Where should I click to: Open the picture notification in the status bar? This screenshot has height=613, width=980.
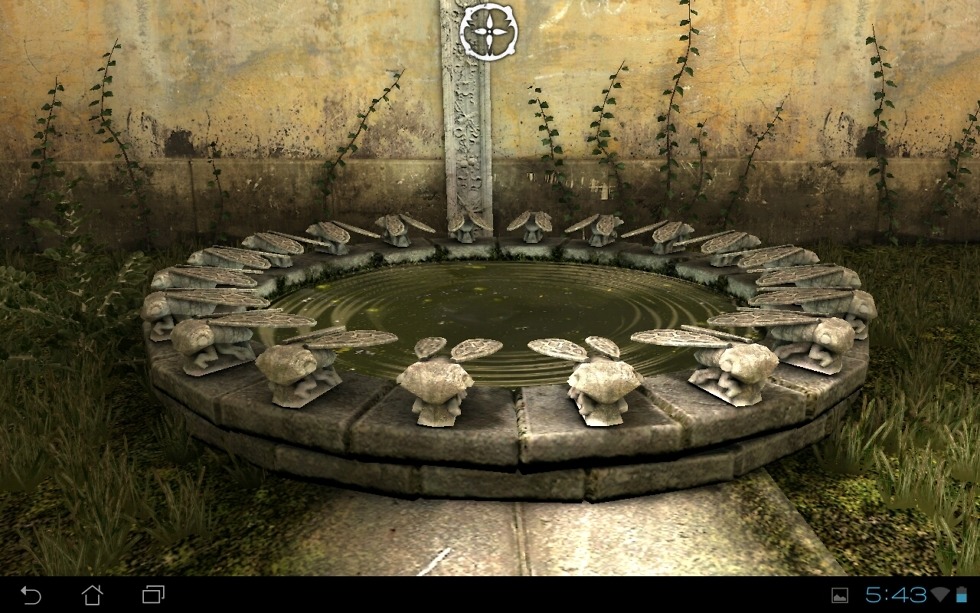pyautogui.click(x=839, y=596)
